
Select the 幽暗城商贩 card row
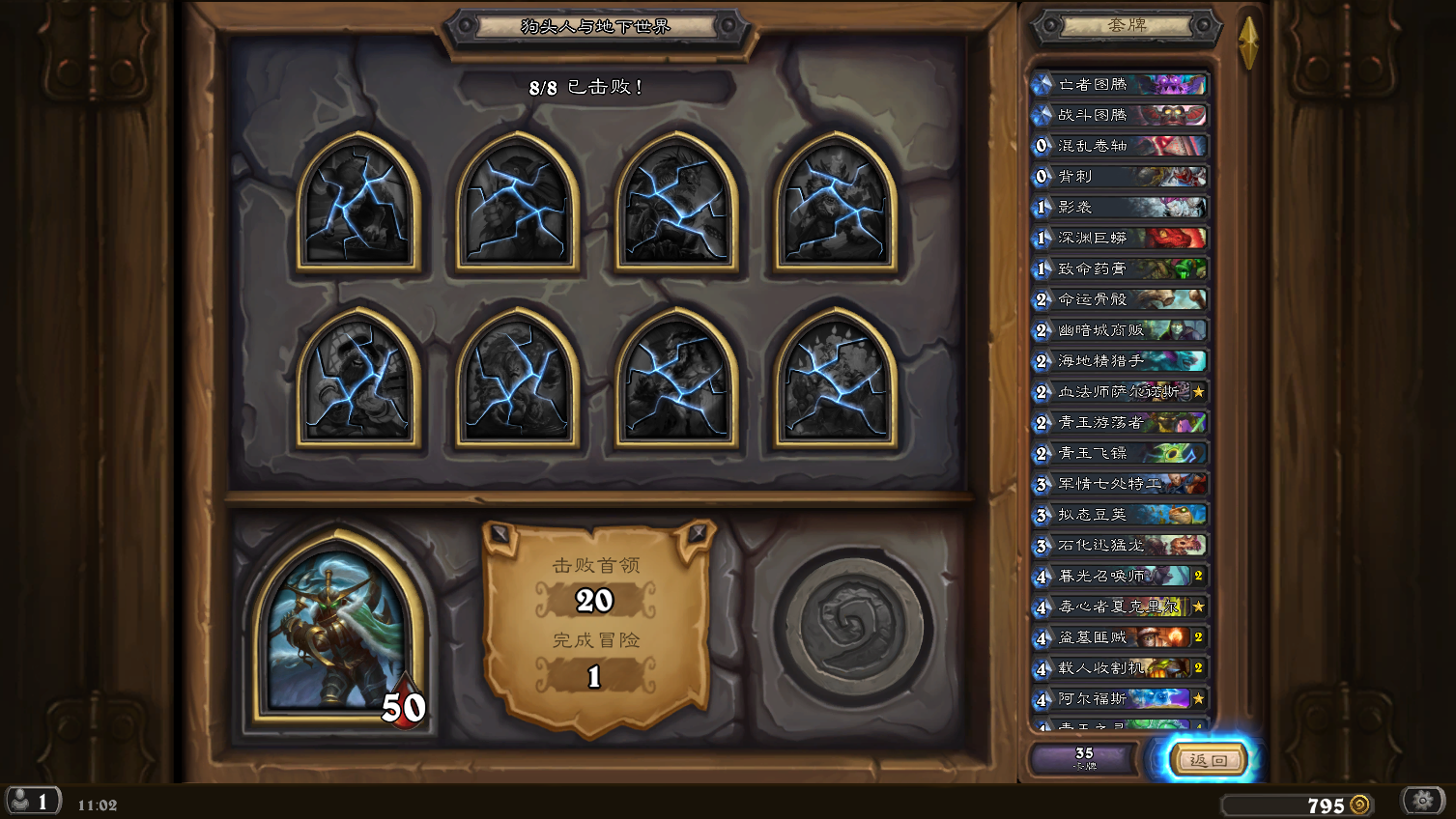pos(1121,330)
